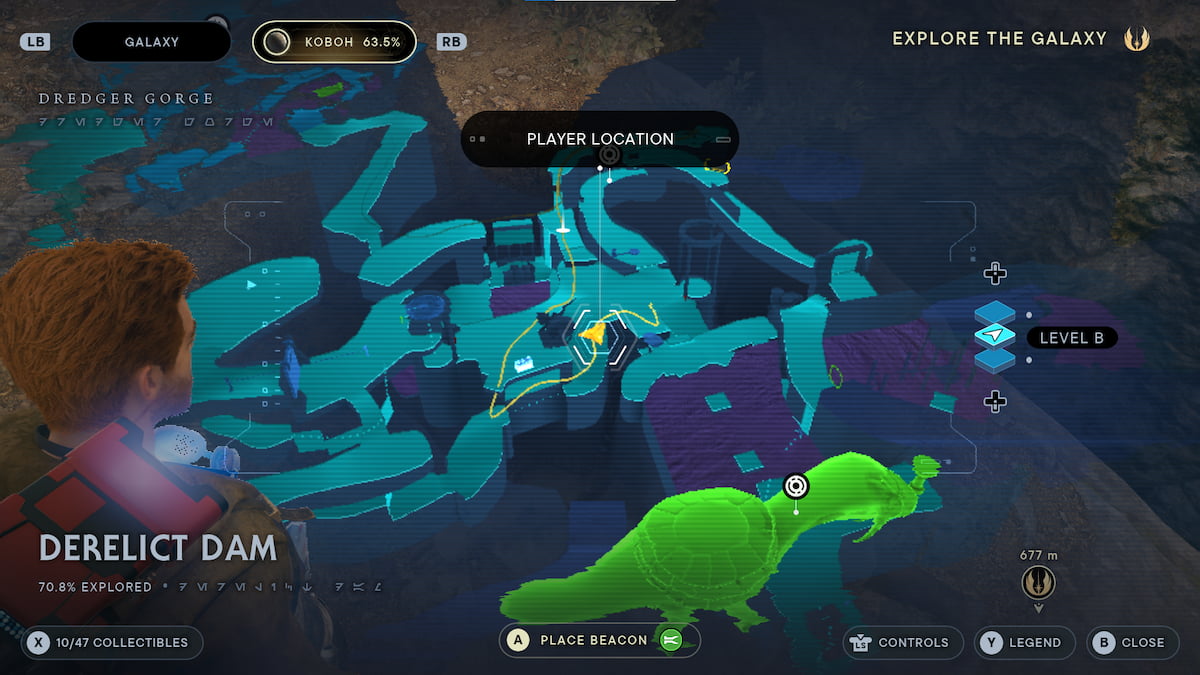
Task: Click the yellow player location marker
Action: click(x=595, y=335)
